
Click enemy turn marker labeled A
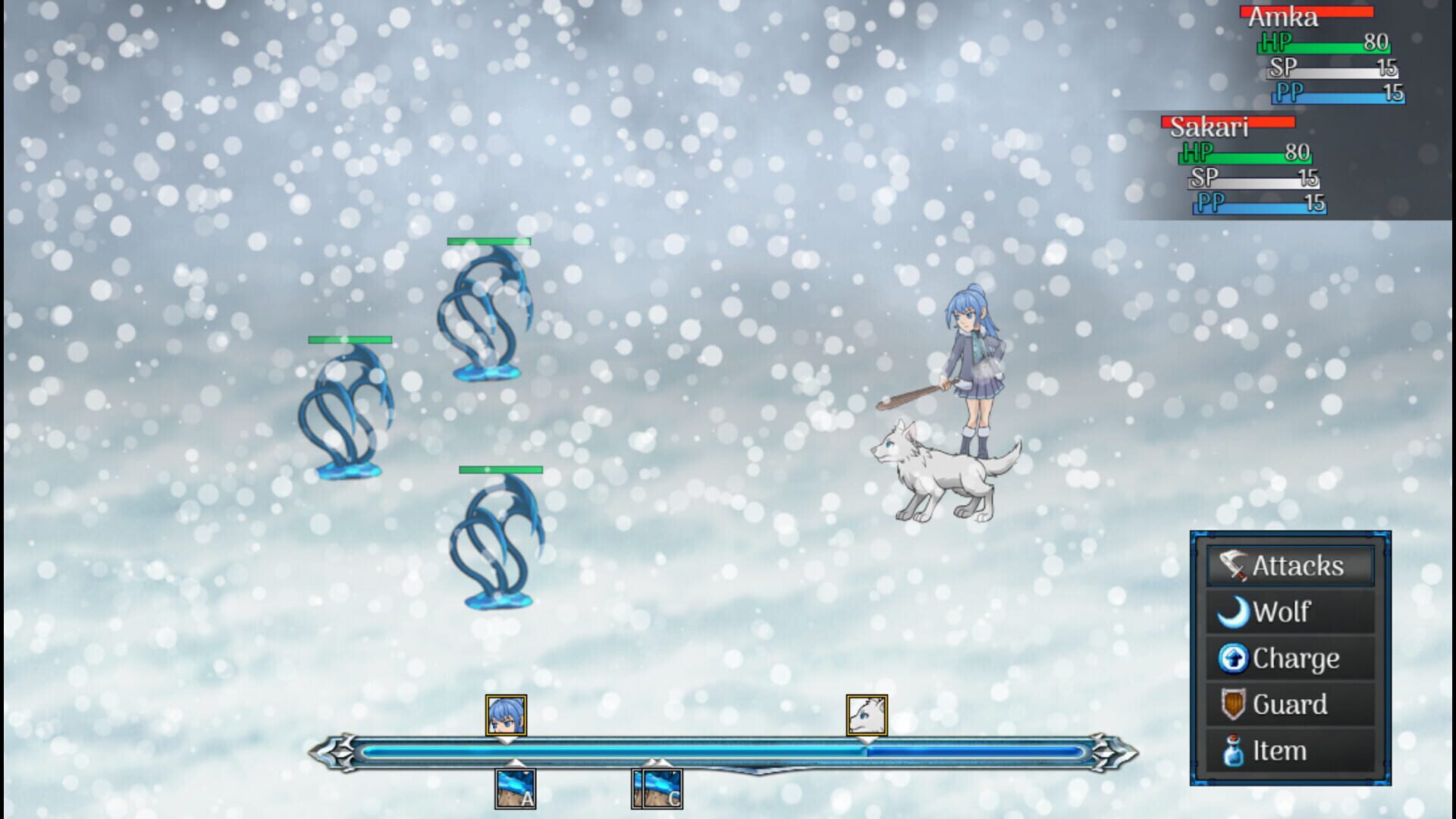[x=516, y=788]
